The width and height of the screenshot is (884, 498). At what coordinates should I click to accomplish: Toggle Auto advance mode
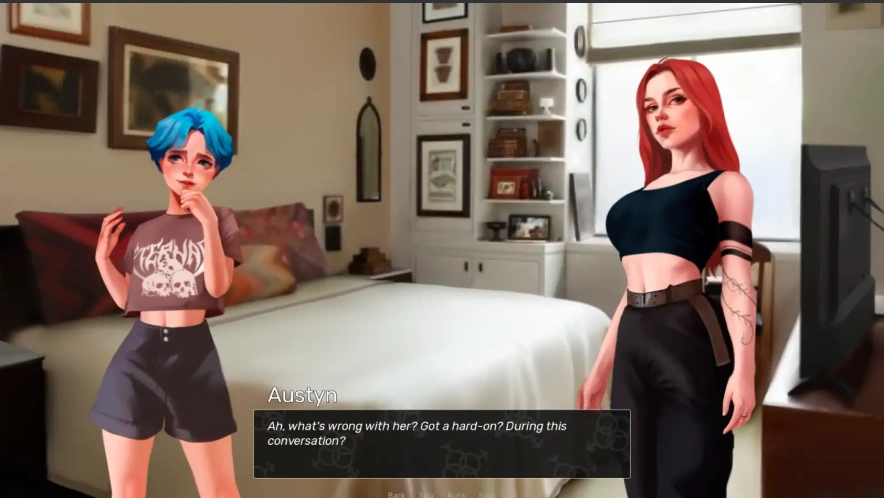(x=456, y=494)
